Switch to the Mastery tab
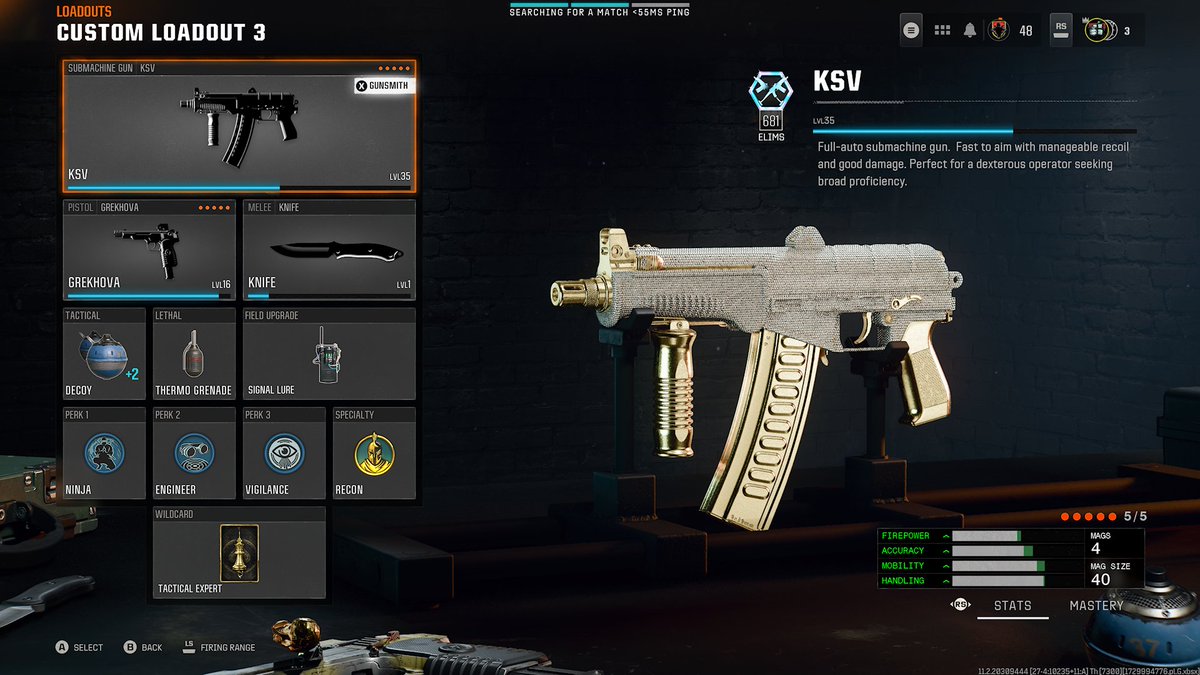The height and width of the screenshot is (675, 1200). click(x=1096, y=605)
